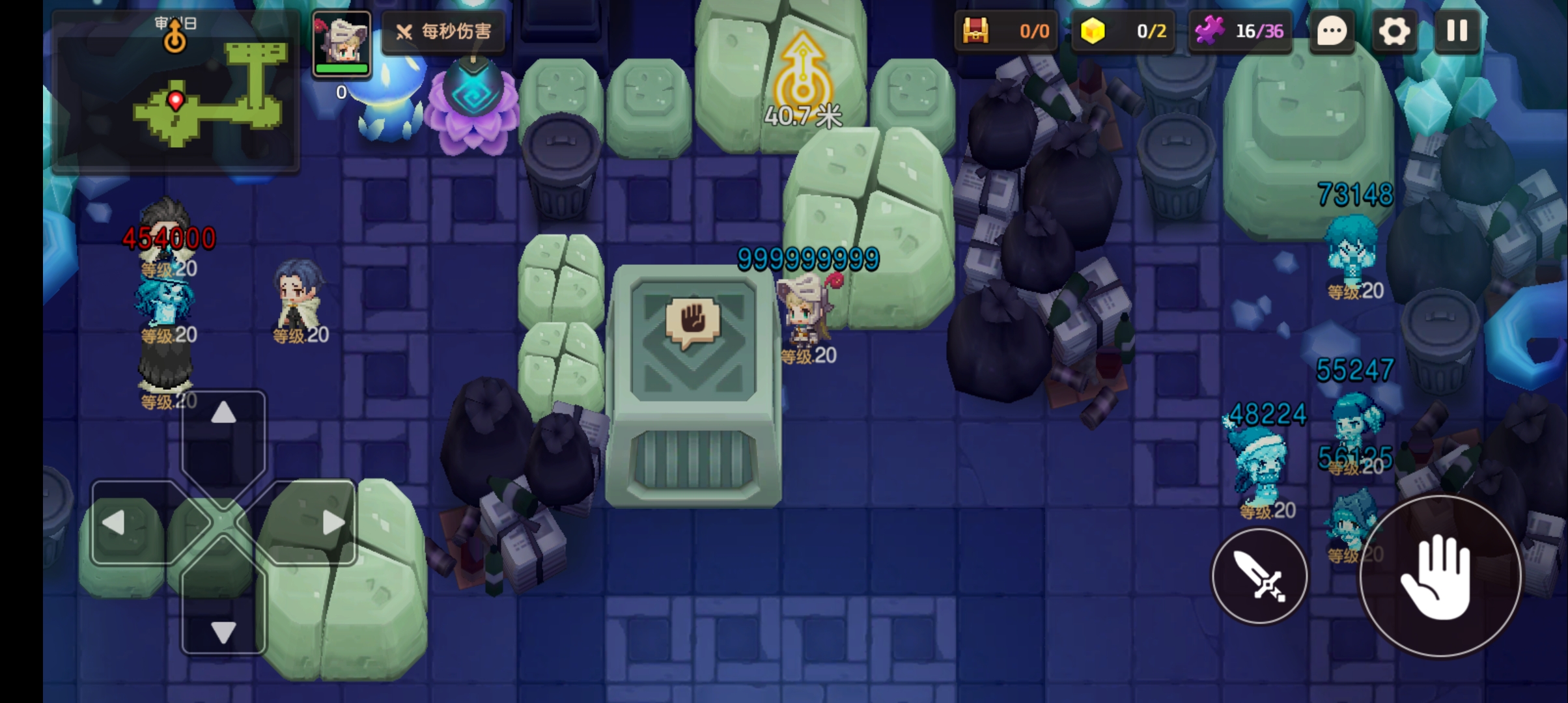Move right with the D-pad arrow

pos(333,523)
